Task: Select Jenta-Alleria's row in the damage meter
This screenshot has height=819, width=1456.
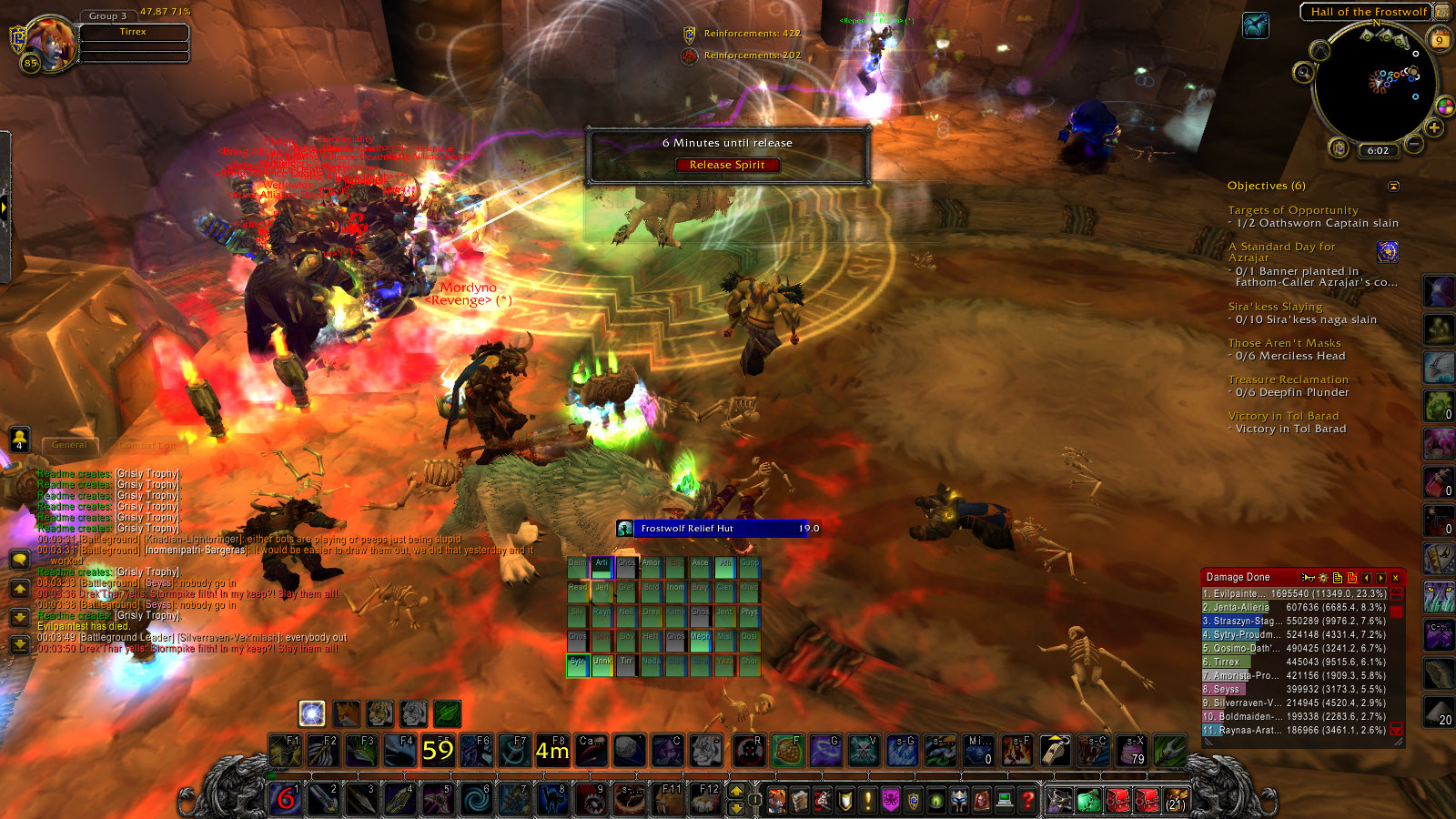Action: tap(1294, 607)
